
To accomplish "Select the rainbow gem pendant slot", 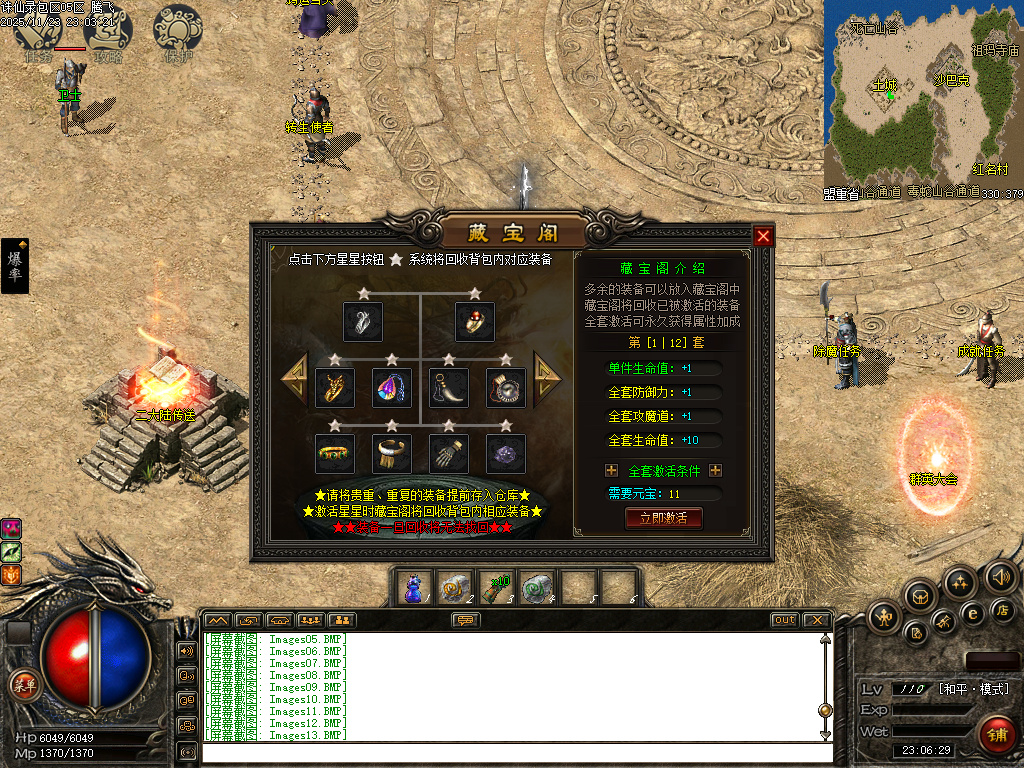I will [391, 387].
